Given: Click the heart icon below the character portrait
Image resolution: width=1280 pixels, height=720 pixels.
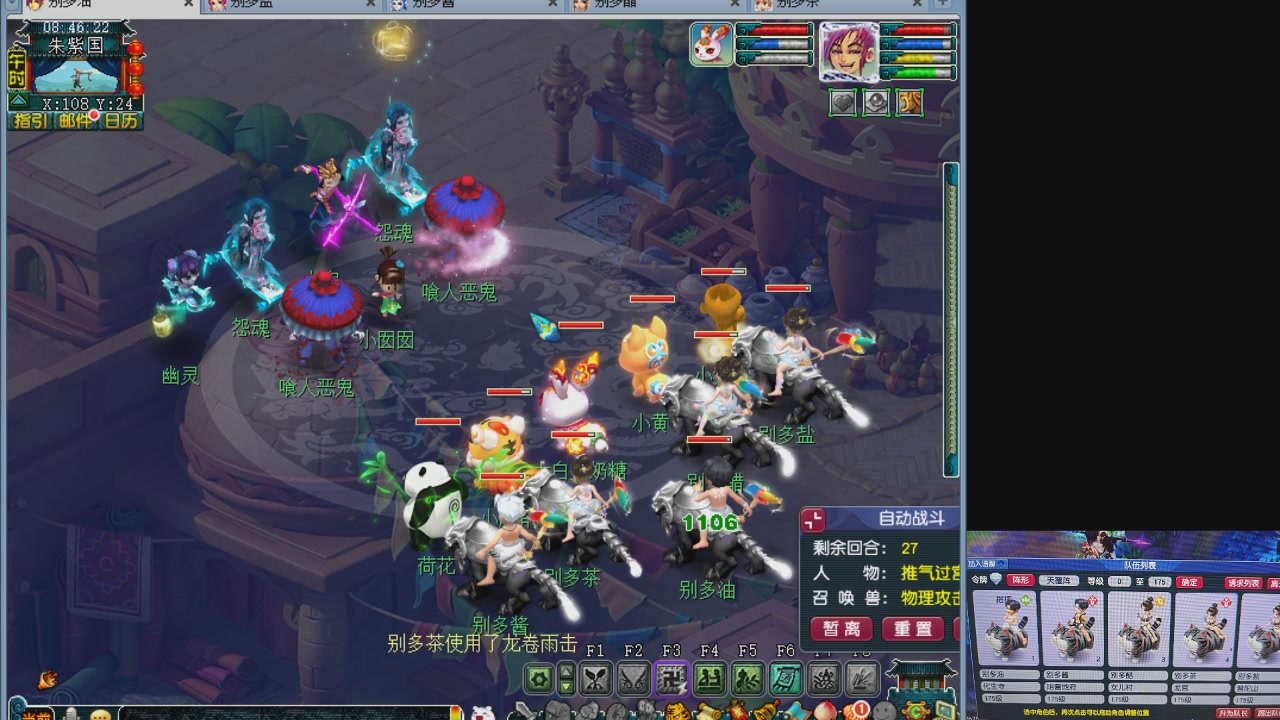Looking at the screenshot, I should pyautogui.click(x=843, y=103).
